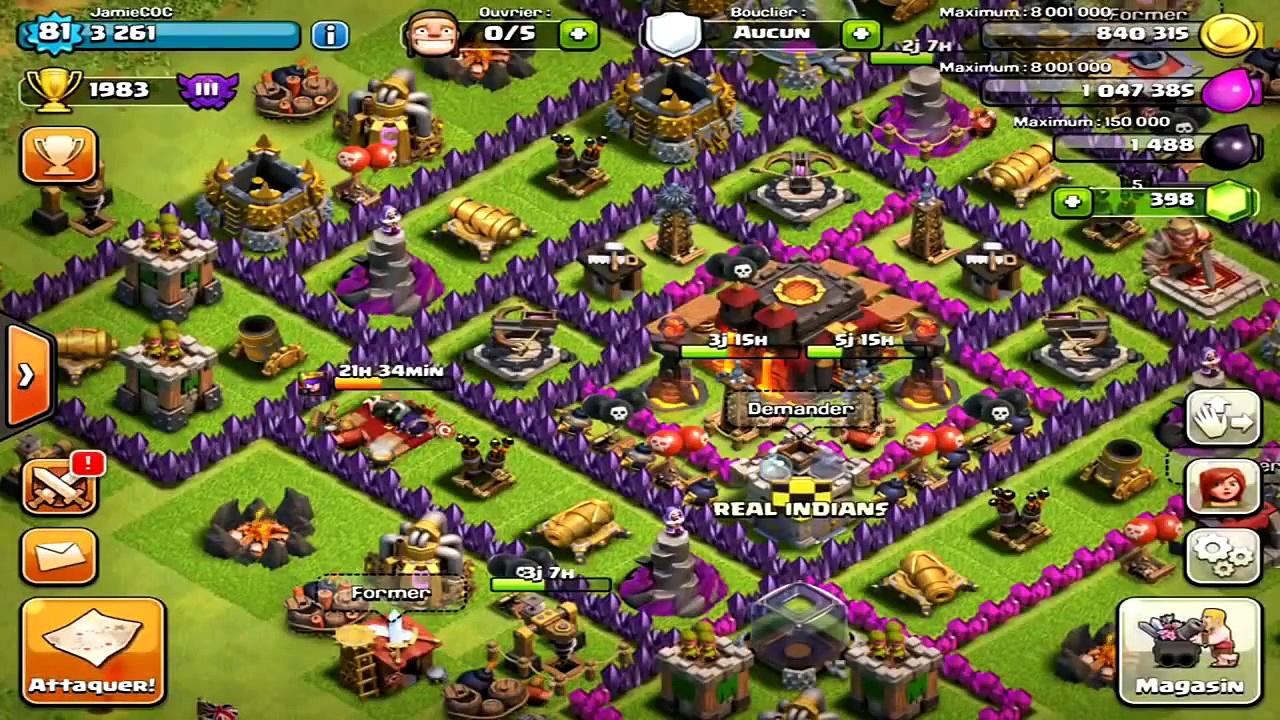The width and height of the screenshot is (1280, 720).
Task: Open the battle log icon with red alert
Action: coord(60,487)
